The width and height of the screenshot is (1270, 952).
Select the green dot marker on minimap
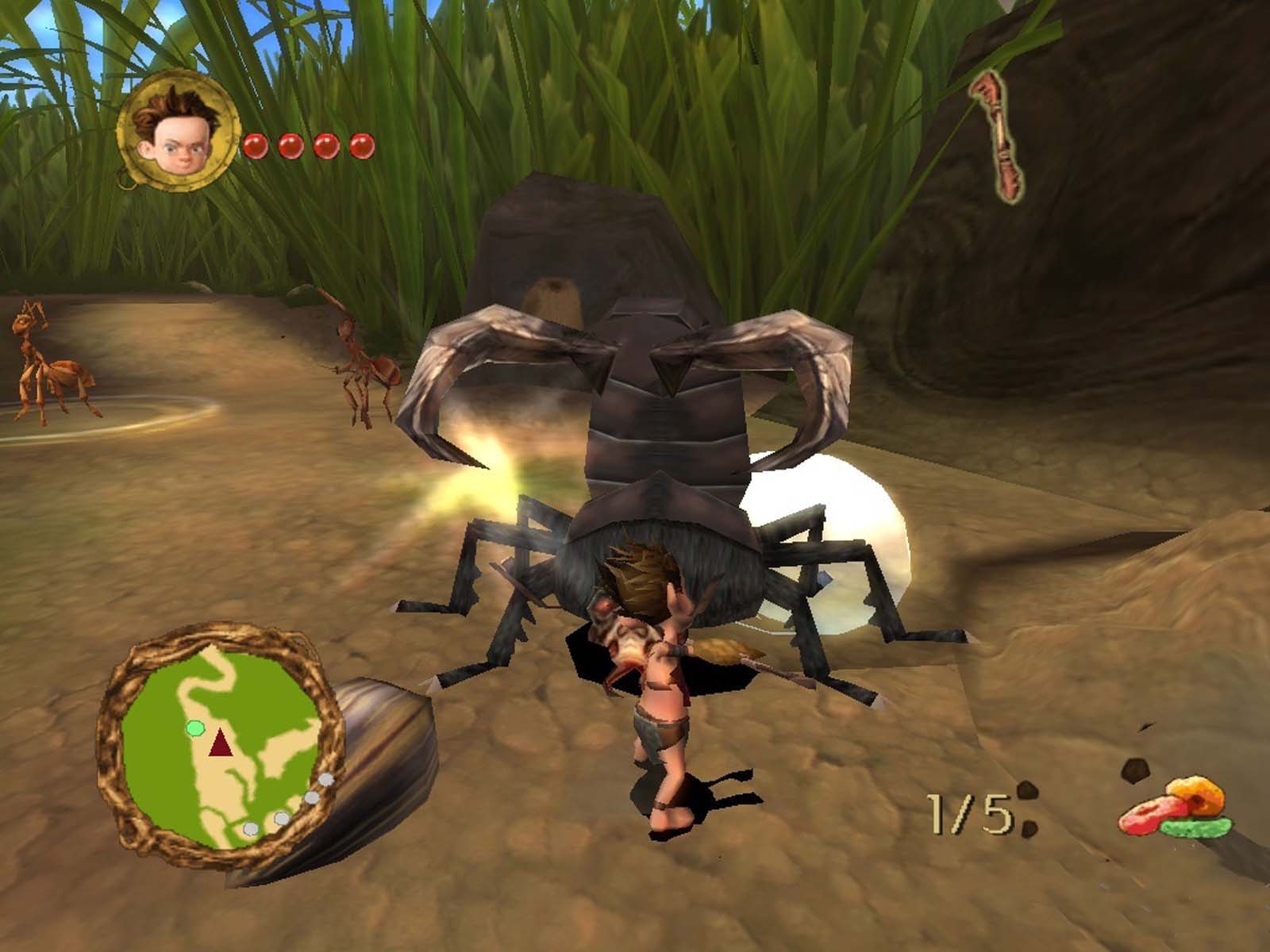pyautogui.click(x=194, y=727)
